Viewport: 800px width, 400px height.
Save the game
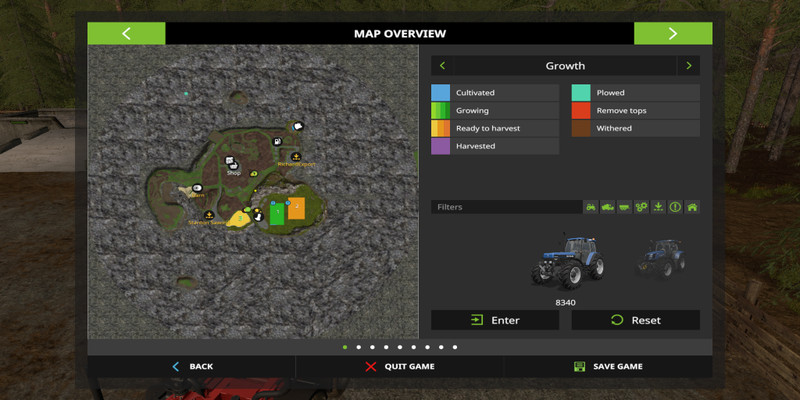click(608, 367)
